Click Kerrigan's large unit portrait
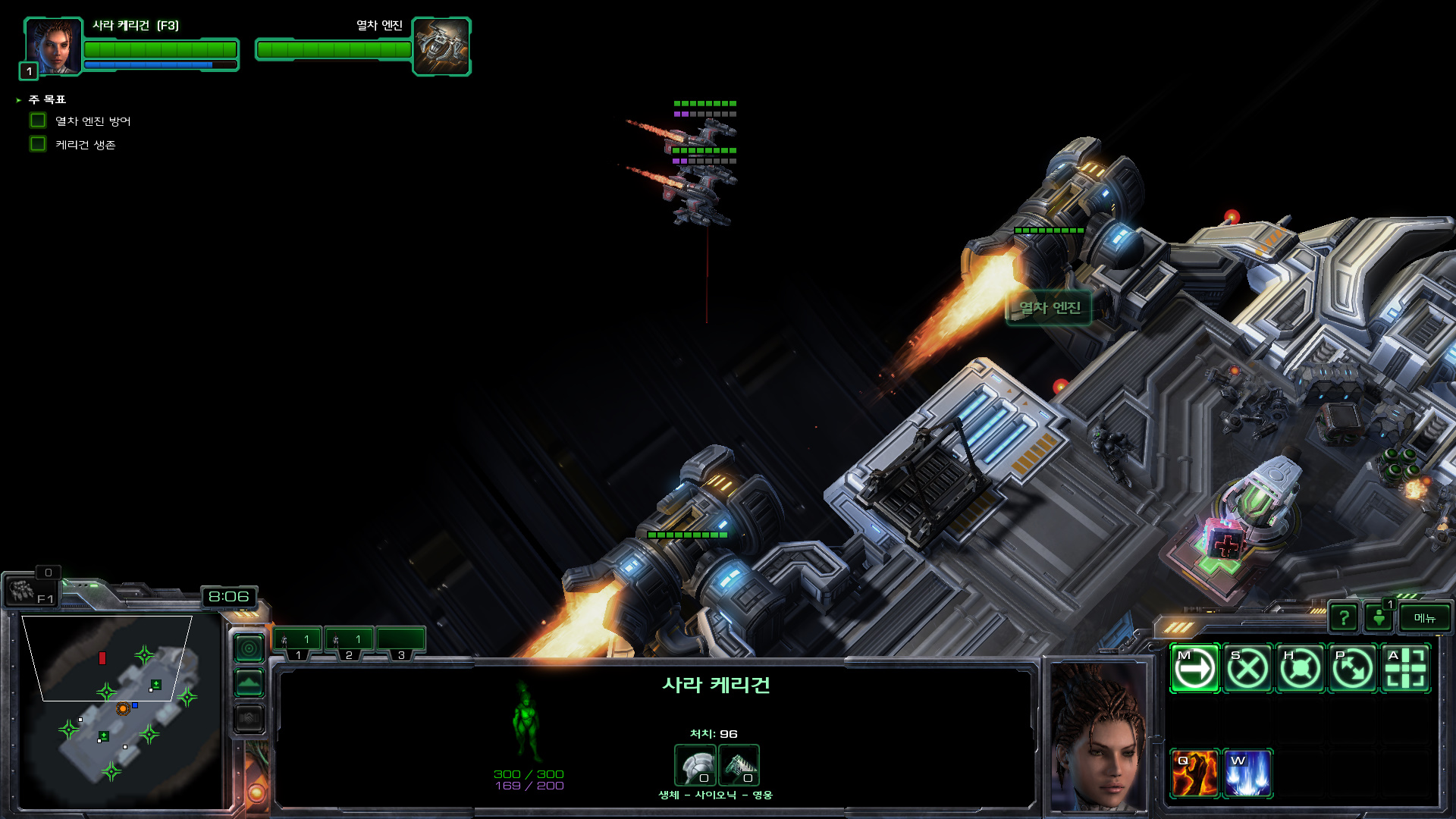The image size is (1456, 819). (x=1097, y=736)
